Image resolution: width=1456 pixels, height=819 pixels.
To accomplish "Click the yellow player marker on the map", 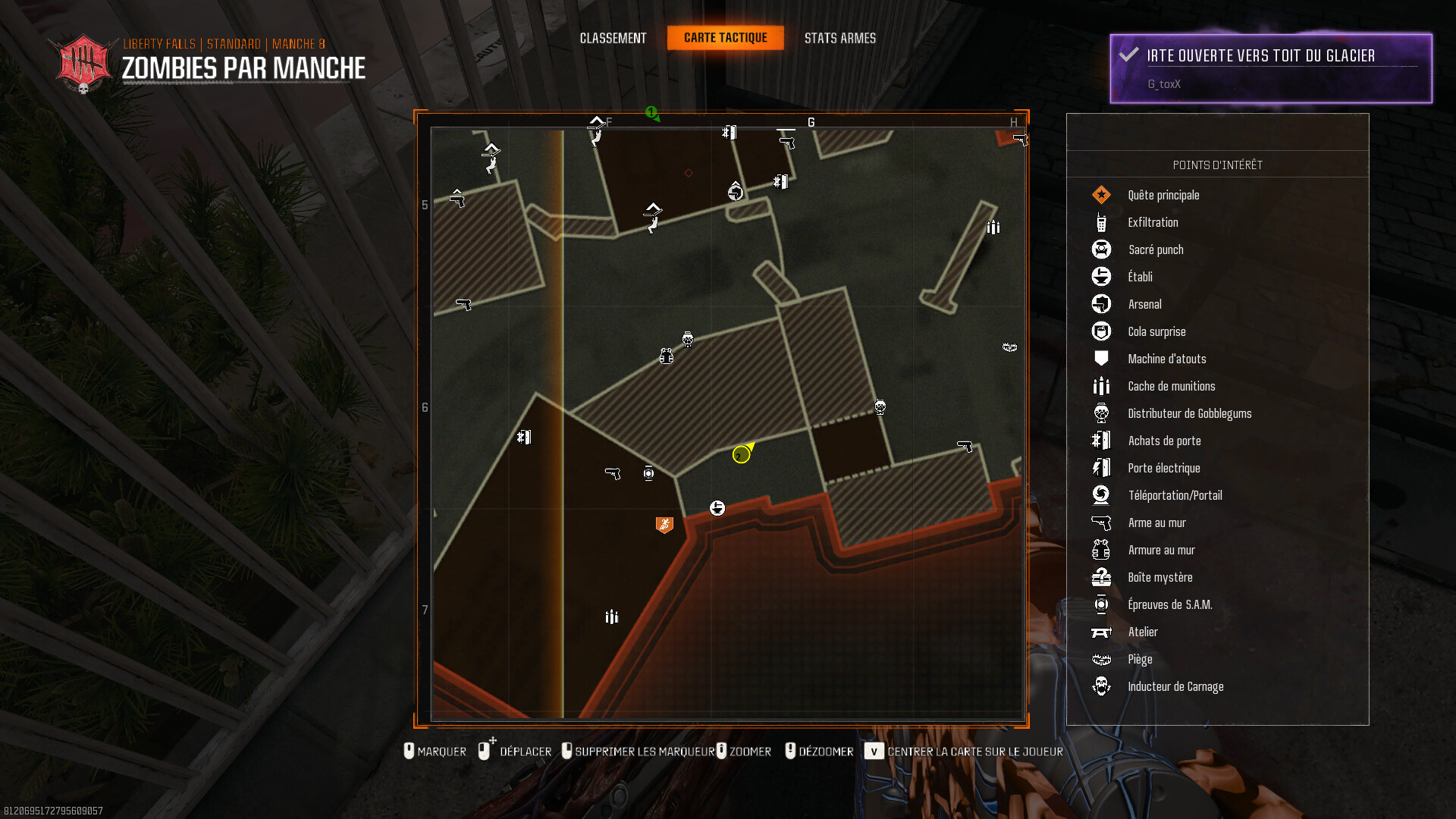I will [x=742, y=454].
